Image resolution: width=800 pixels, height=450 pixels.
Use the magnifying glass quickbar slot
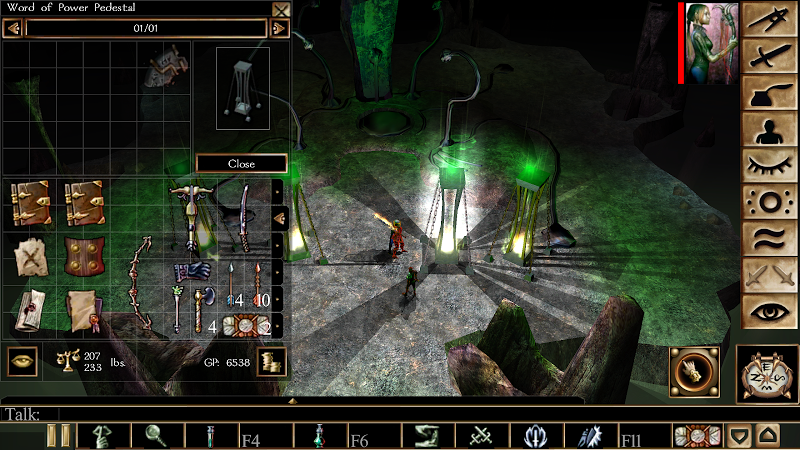pos(159,435)
